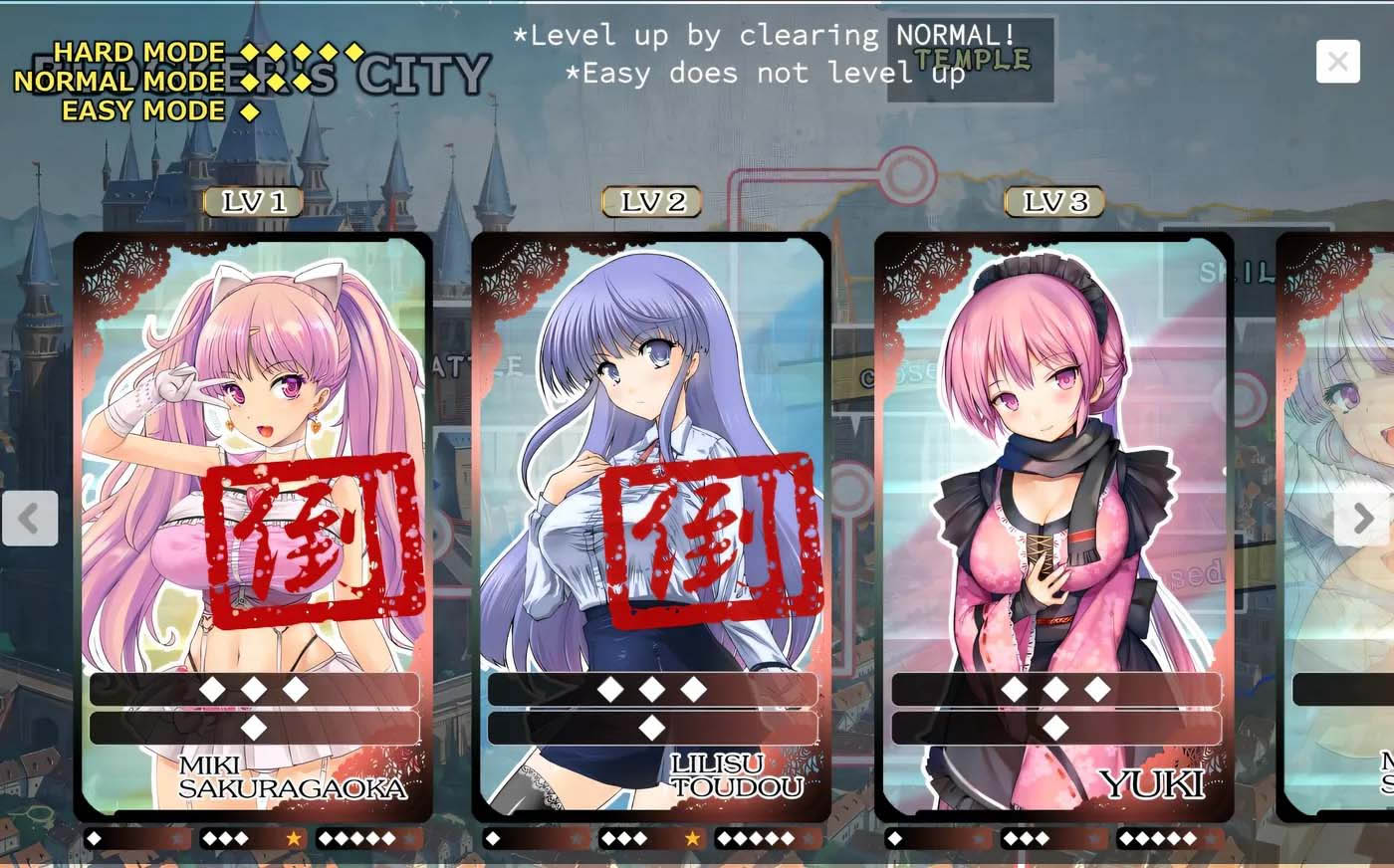Screen dimensions: 1394x868
Task: Click the LV 2 badge above Lilisu's card
Action: (x=652, y=201)
